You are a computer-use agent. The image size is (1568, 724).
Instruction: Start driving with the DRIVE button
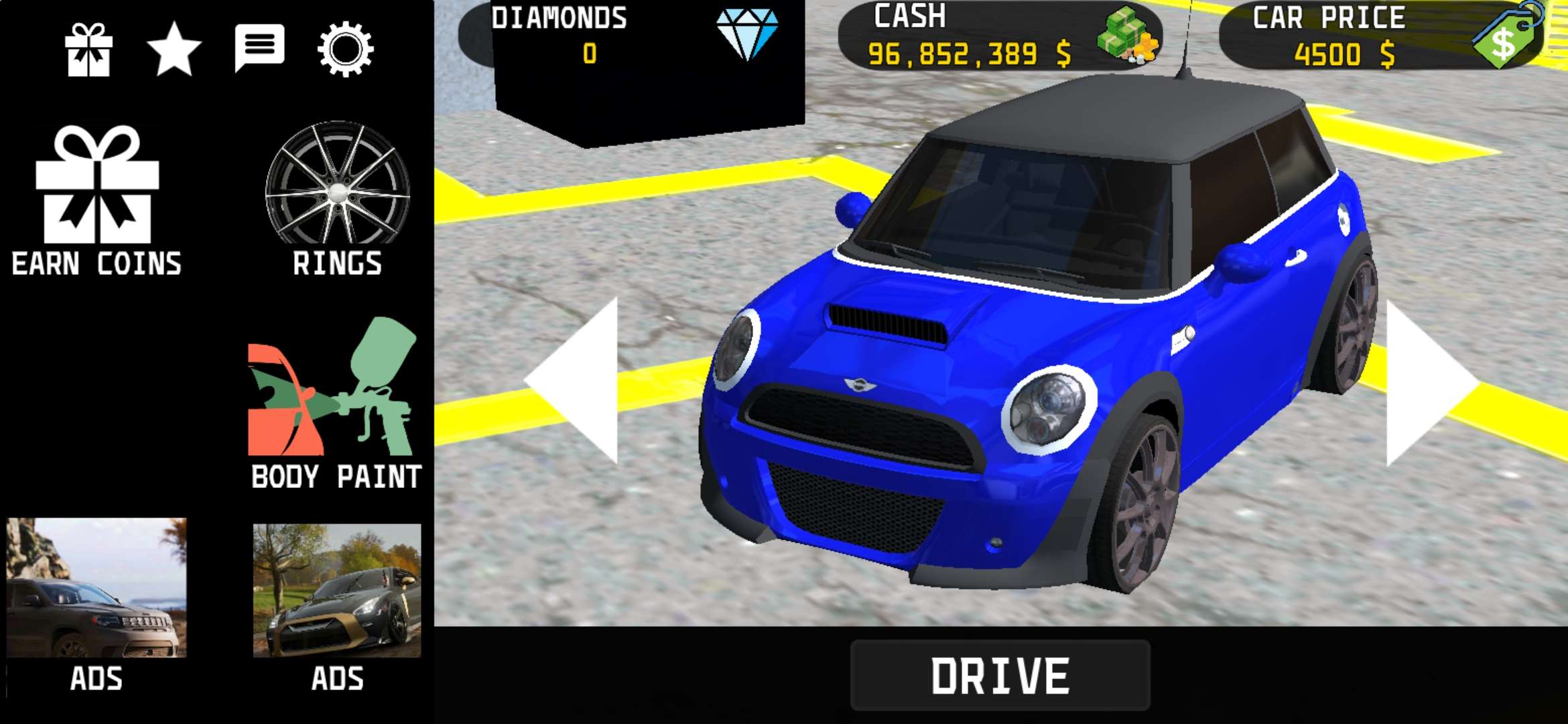[x=1000, y=675]
